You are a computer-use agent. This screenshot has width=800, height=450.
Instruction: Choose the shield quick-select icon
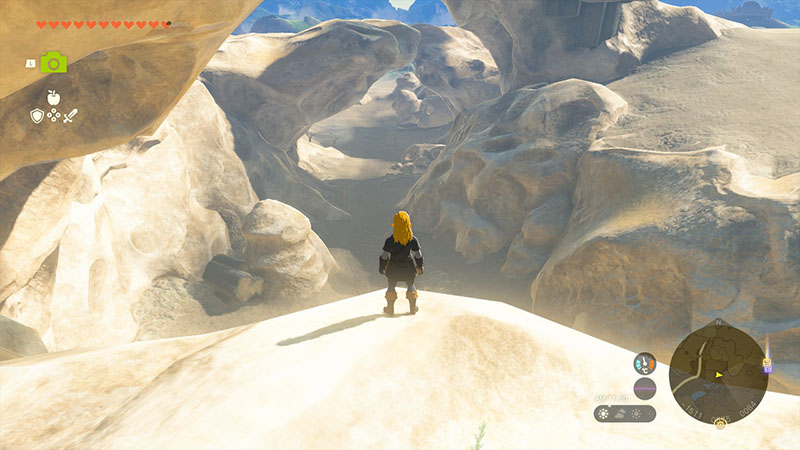pyautogui.click(x=37, y=116)
